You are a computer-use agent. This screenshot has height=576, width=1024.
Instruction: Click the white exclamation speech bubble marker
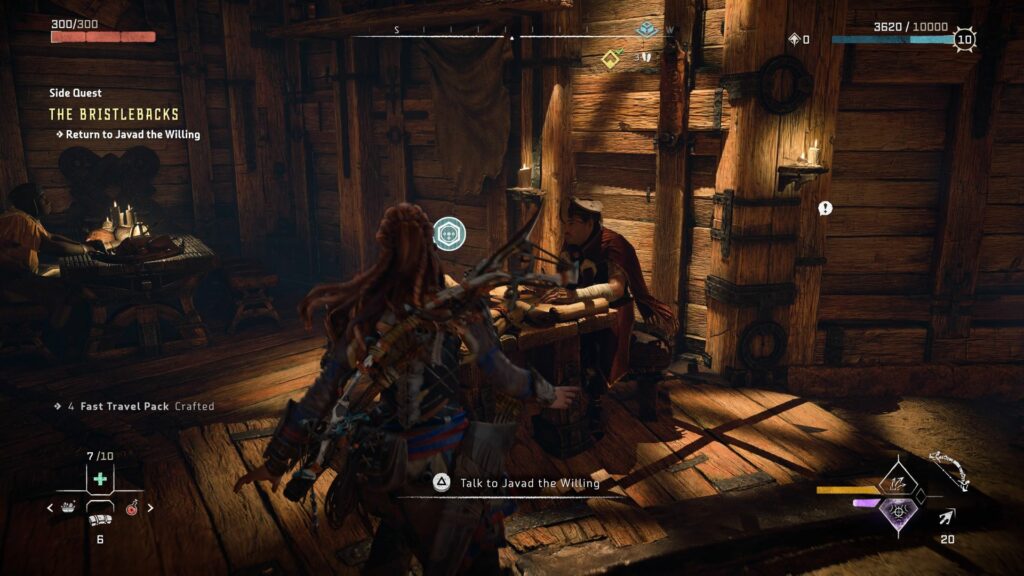point(825,208)
